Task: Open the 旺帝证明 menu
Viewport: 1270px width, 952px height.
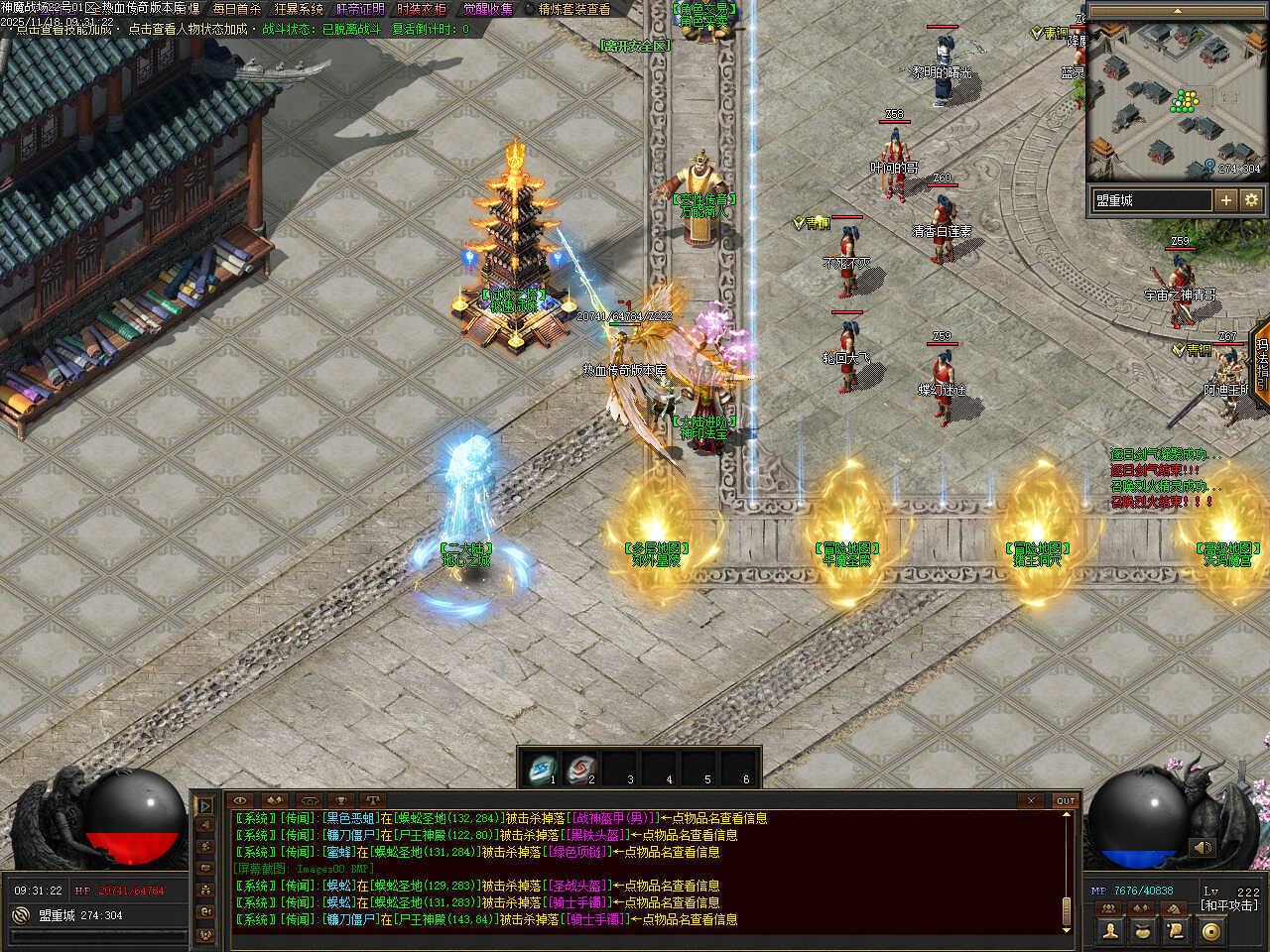Action: (360, 9)
